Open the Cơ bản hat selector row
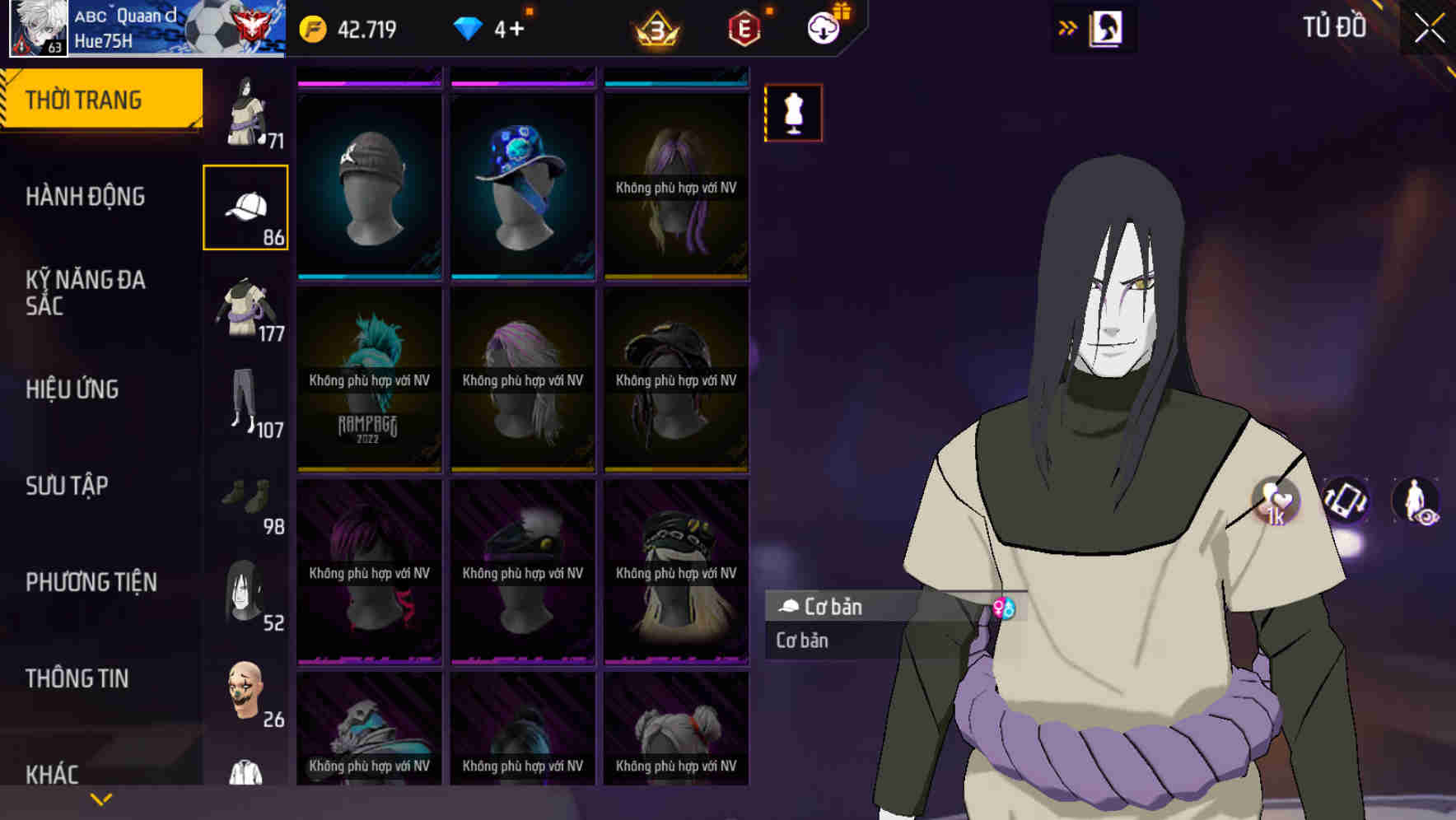This screenshot has width=1456, height=820. (x=832, y=607)
